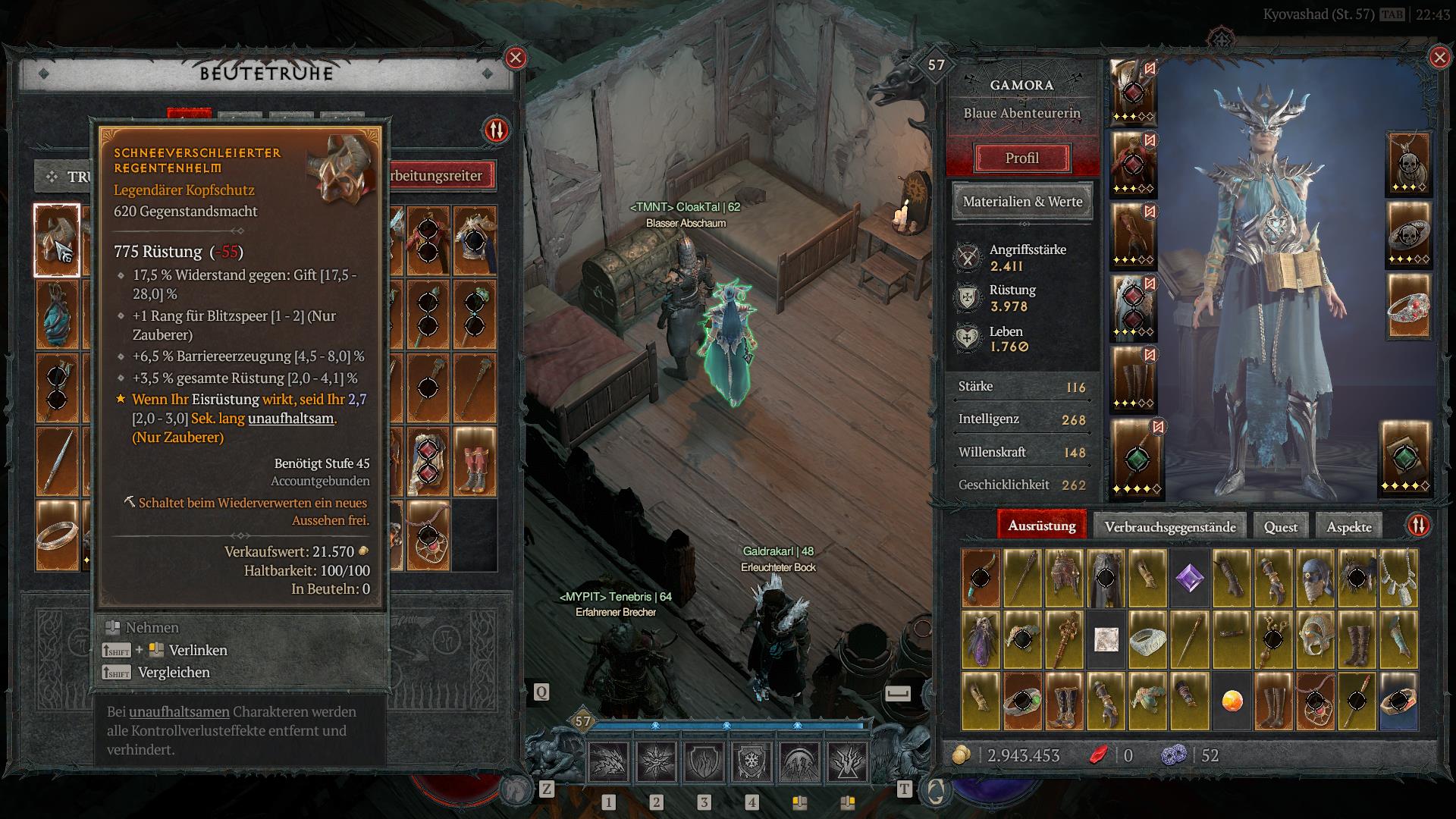Select the purple gem in inventory
The width and height of the screenshot is (1456, 819).
[1189, 579]
